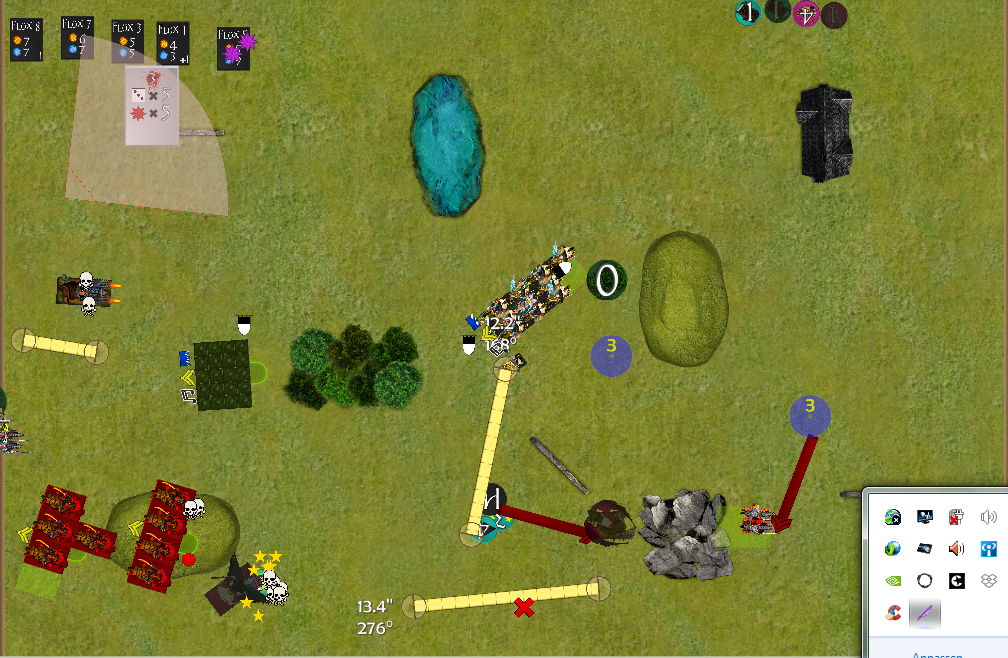The image size is (1008, 658).
Task: Select the Flux 8 card
Action: [x=26, y=40]
